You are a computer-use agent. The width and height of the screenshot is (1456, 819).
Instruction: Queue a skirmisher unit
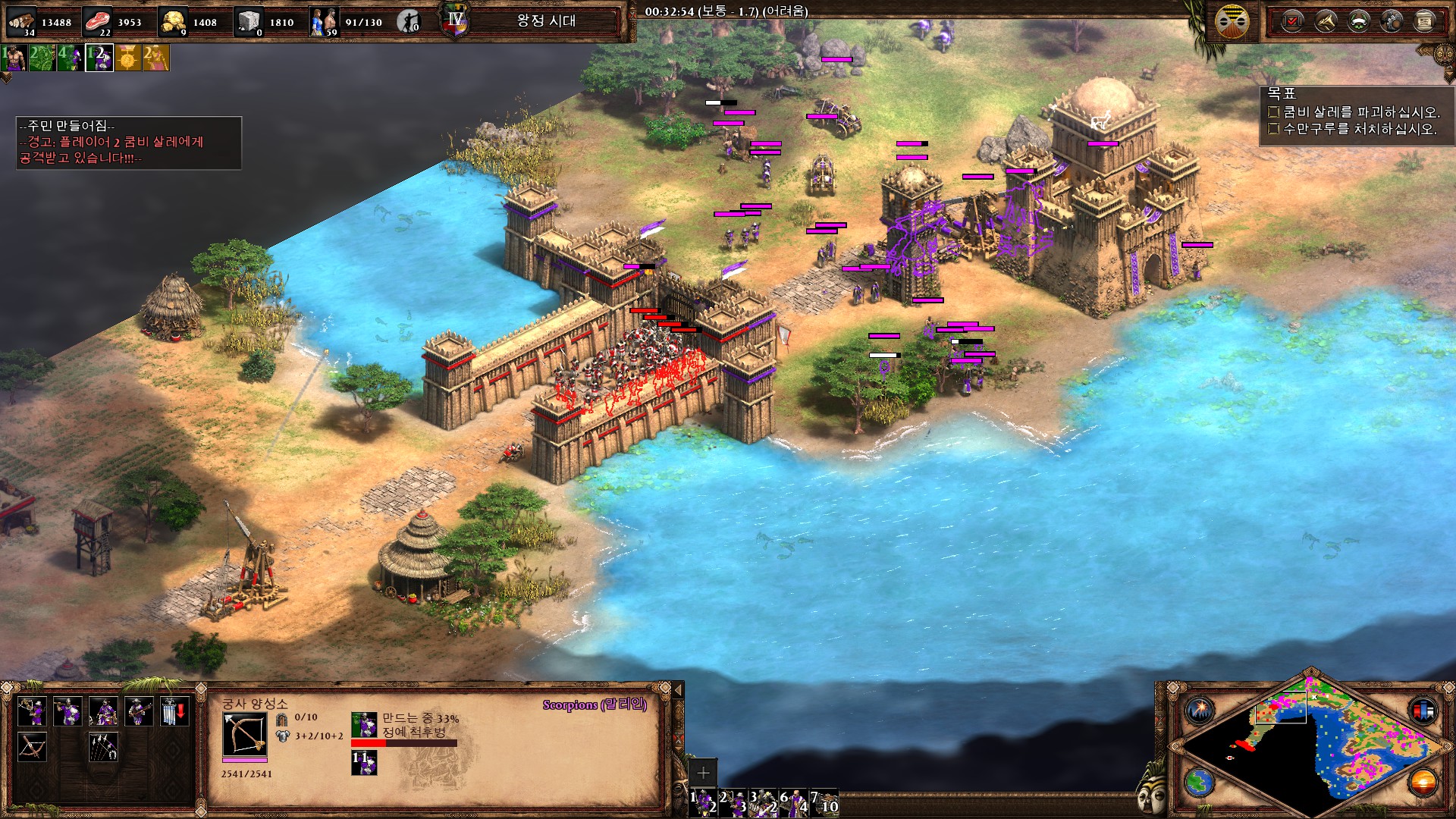[x=67, y=712]
